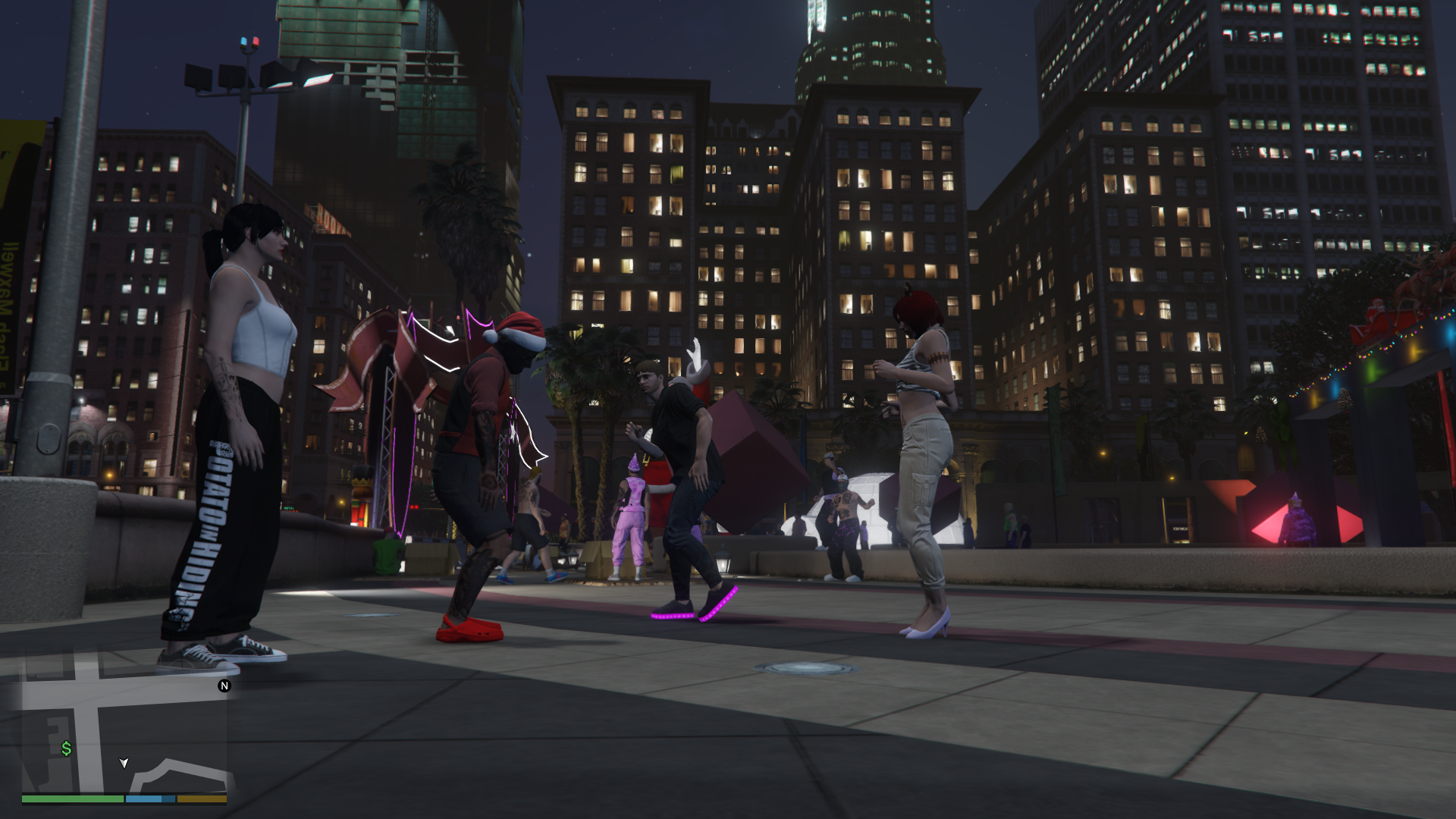1456x819 pixels.
Task: Click the north compass indicator on minimap
Action: pyautogui.click(x=224, y=686)
